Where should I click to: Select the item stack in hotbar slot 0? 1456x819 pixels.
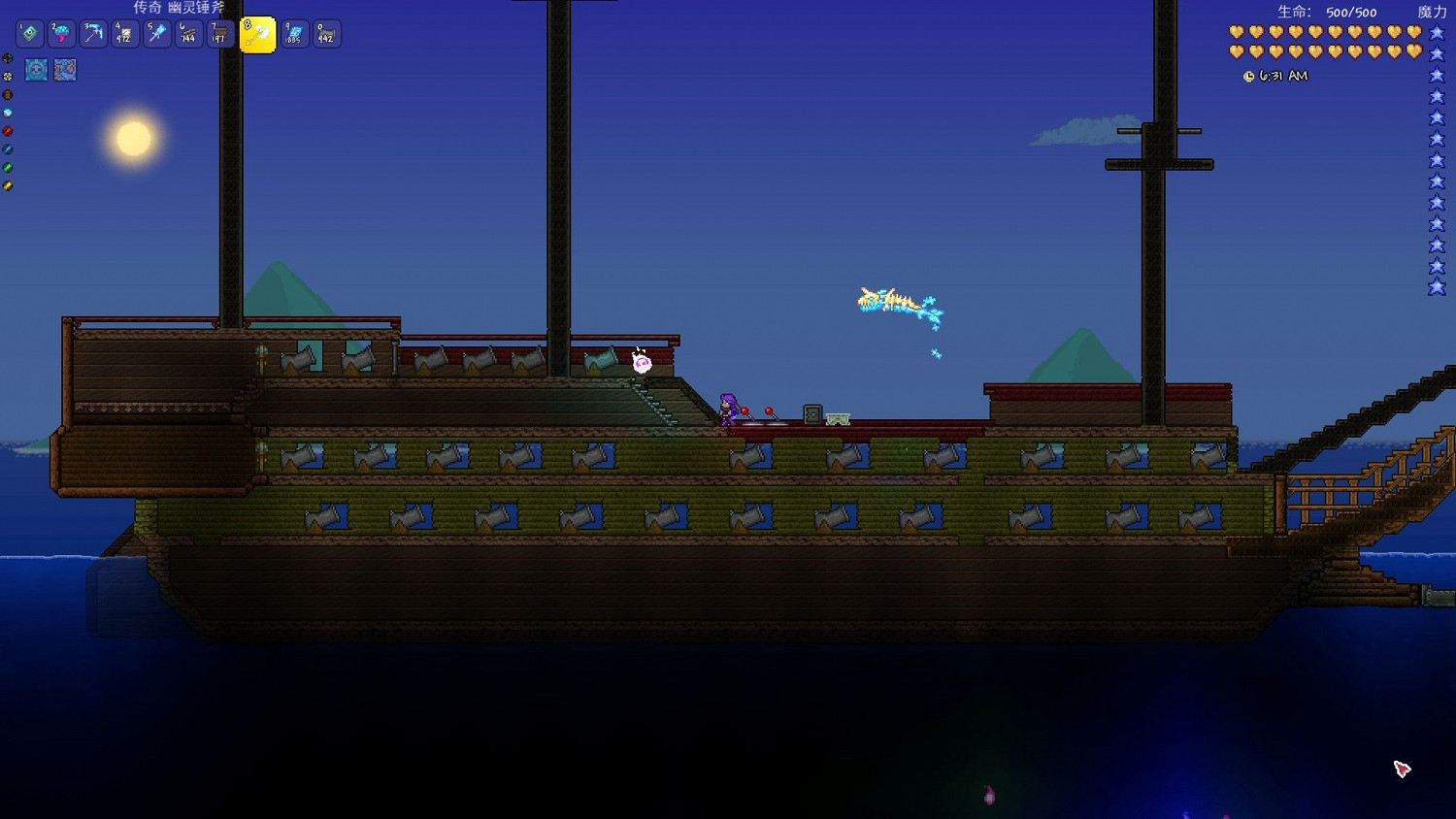coord(325,34)
